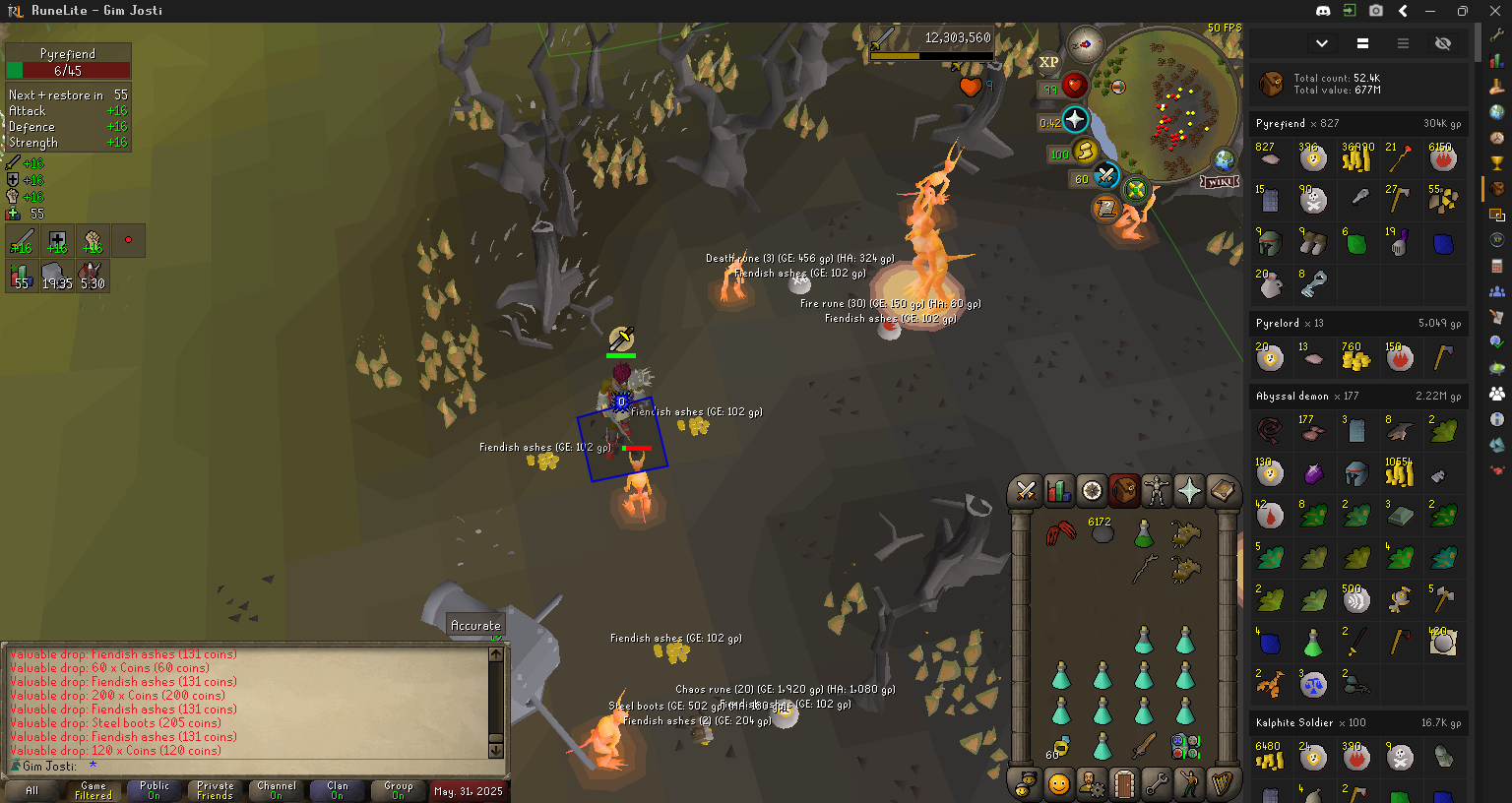Open the Settings wrench tab
The height and width of the screenshot is (803, 1512).
point(1157,784)
